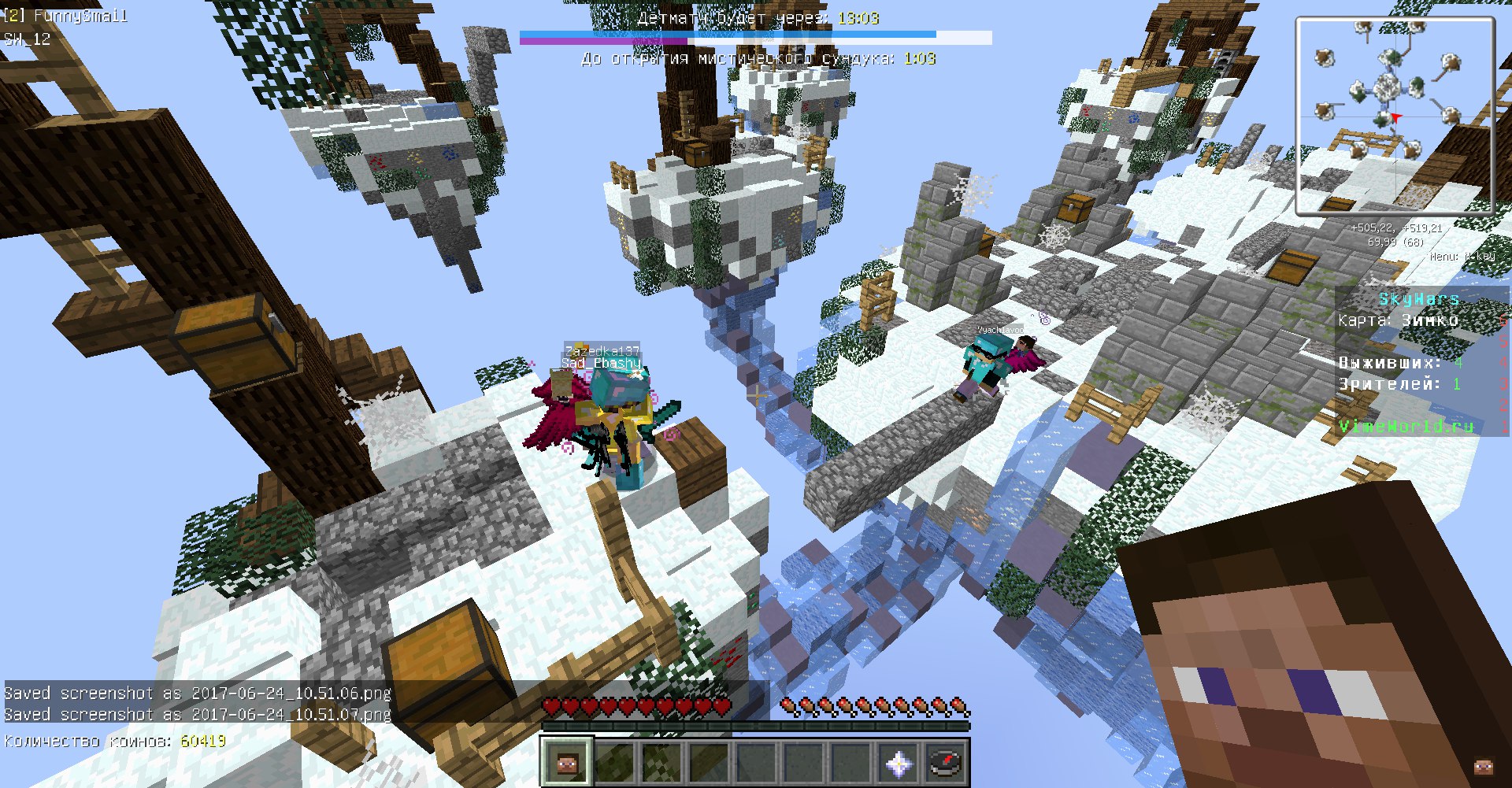Select the compass hotbar slot
The height and width of the screenshot is (788, 1512).
[945, 762]
